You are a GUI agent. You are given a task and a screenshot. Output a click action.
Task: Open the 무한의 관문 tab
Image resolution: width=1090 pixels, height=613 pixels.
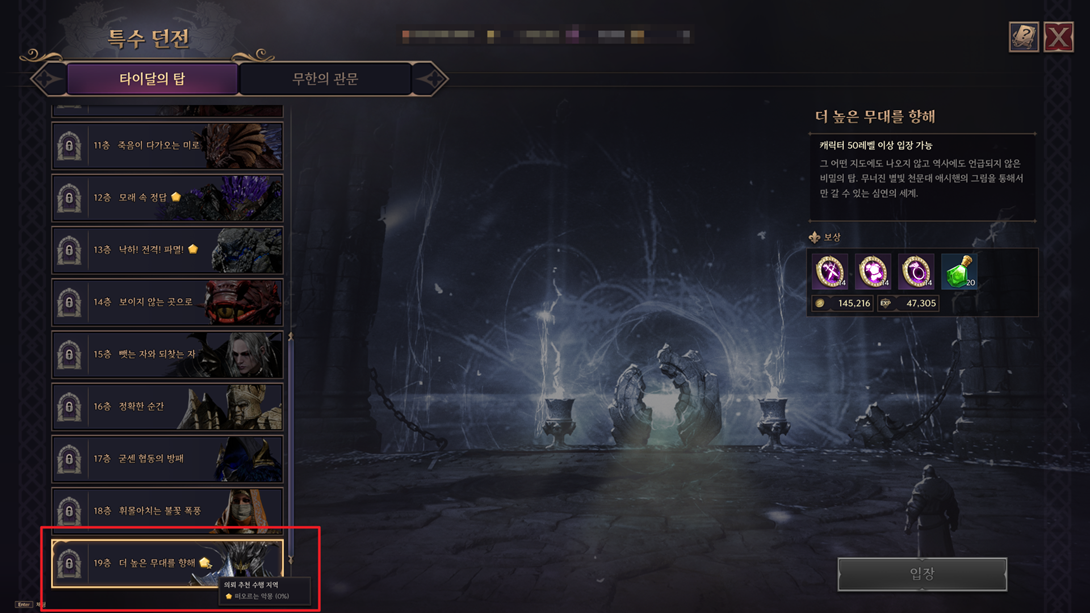(325, 79)
